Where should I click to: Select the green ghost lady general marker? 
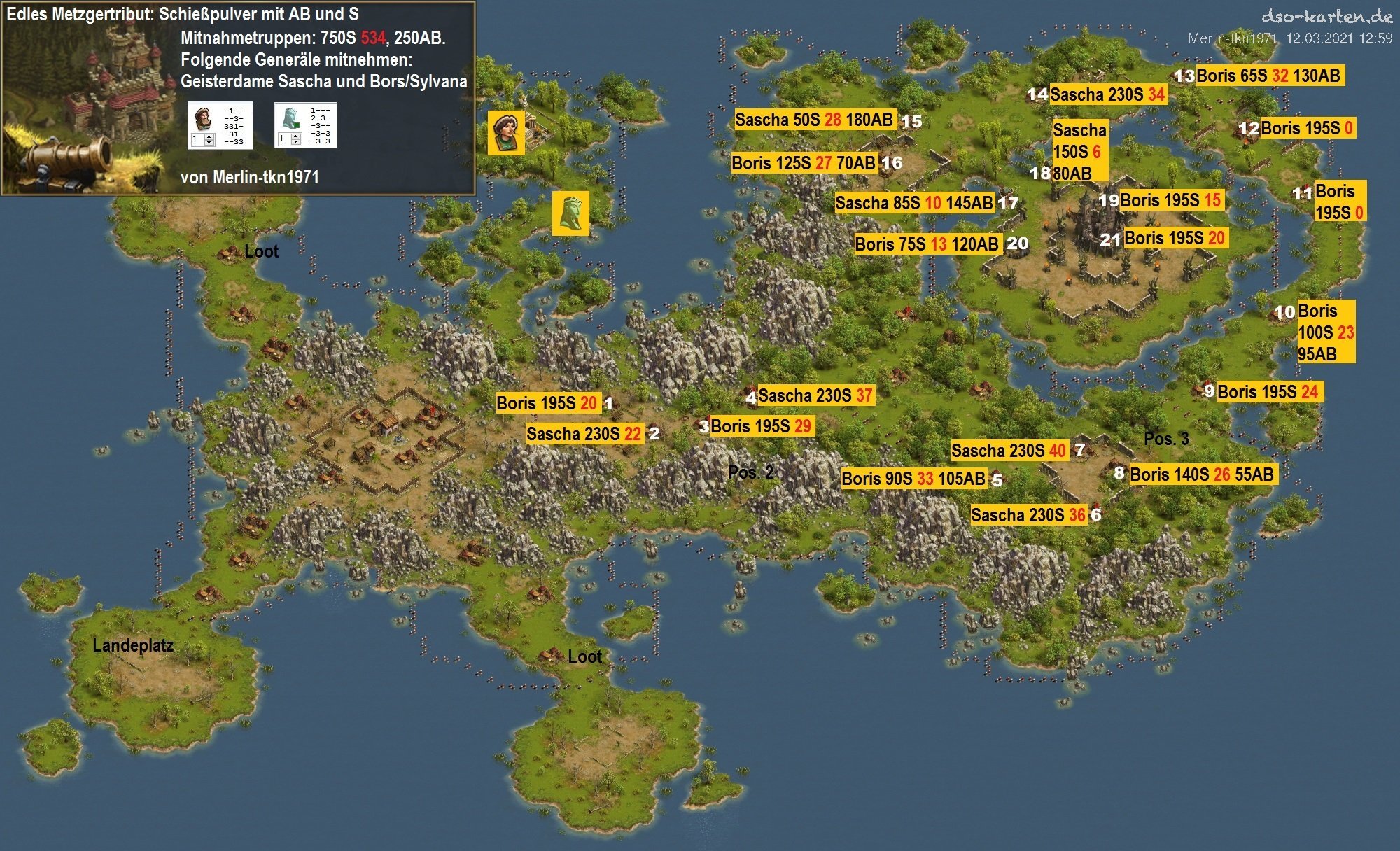click(x=570, y=213)
